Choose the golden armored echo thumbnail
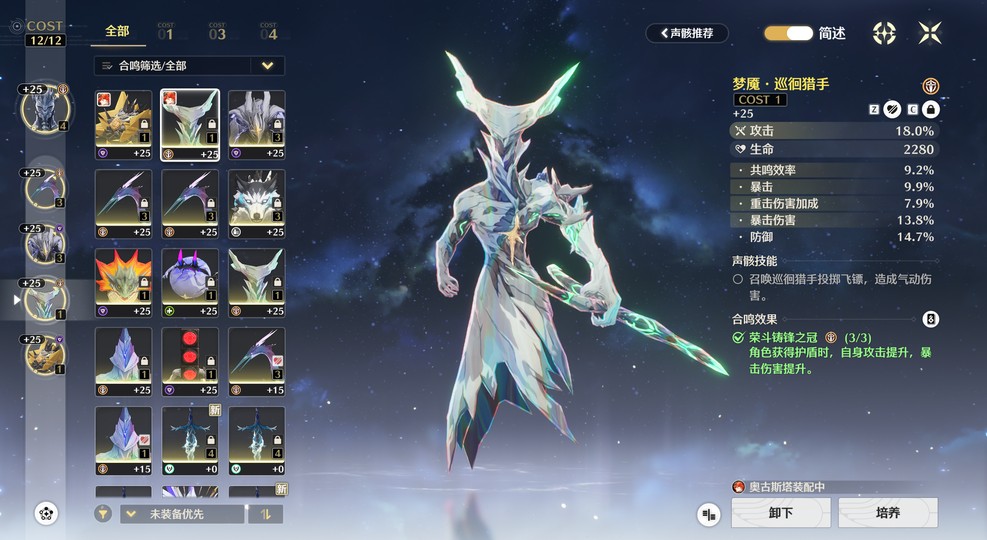Screen dimensions: 987x540 123,119
